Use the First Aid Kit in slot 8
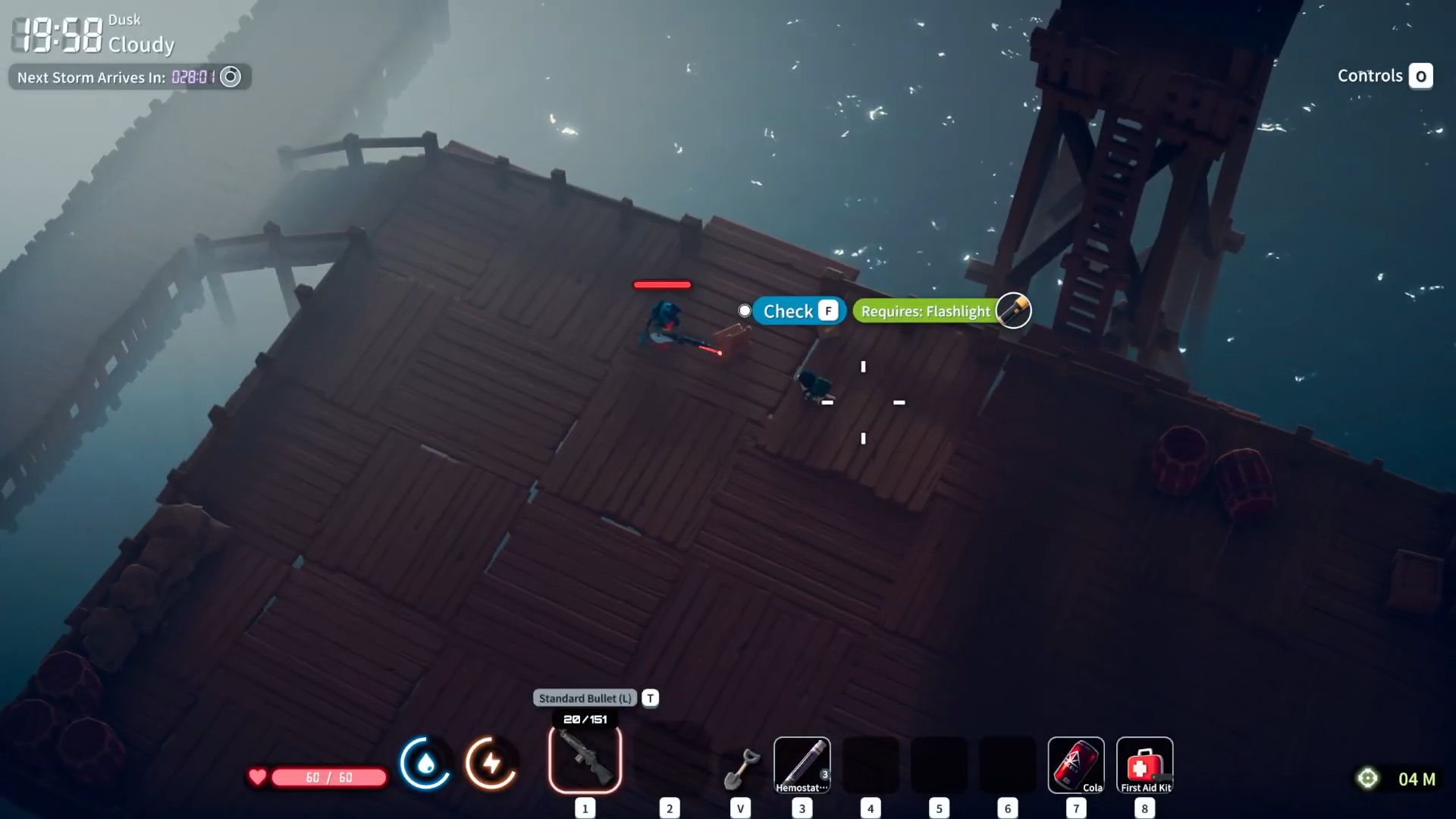Viewport: 1456px width, 819px height. click(x=1144, y=764)
